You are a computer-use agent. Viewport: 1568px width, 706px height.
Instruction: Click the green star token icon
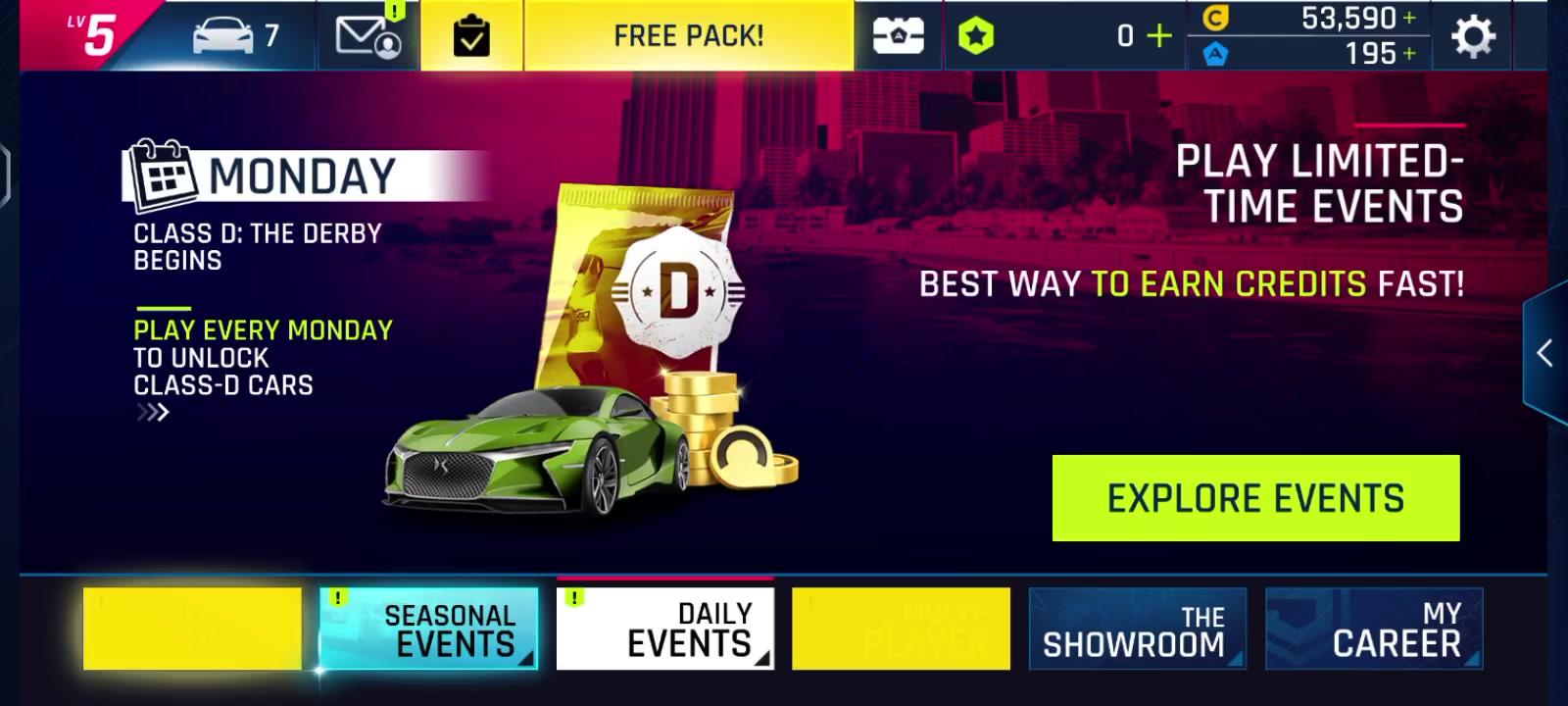[x=976, y=33]
